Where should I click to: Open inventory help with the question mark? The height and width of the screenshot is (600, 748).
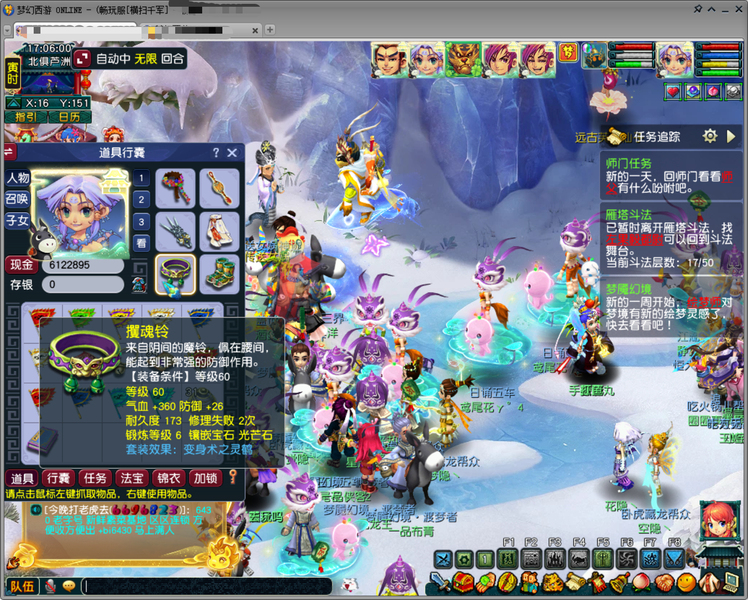[x=215, y=153]
